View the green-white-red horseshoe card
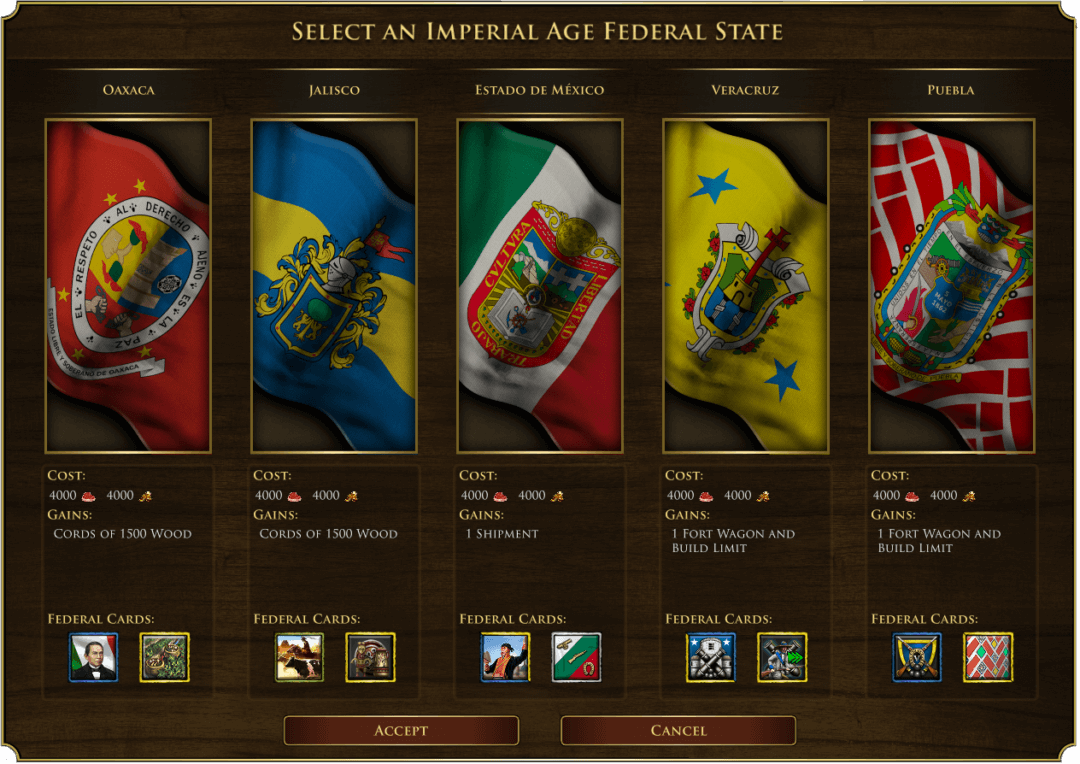 click(x=576, y=657)
